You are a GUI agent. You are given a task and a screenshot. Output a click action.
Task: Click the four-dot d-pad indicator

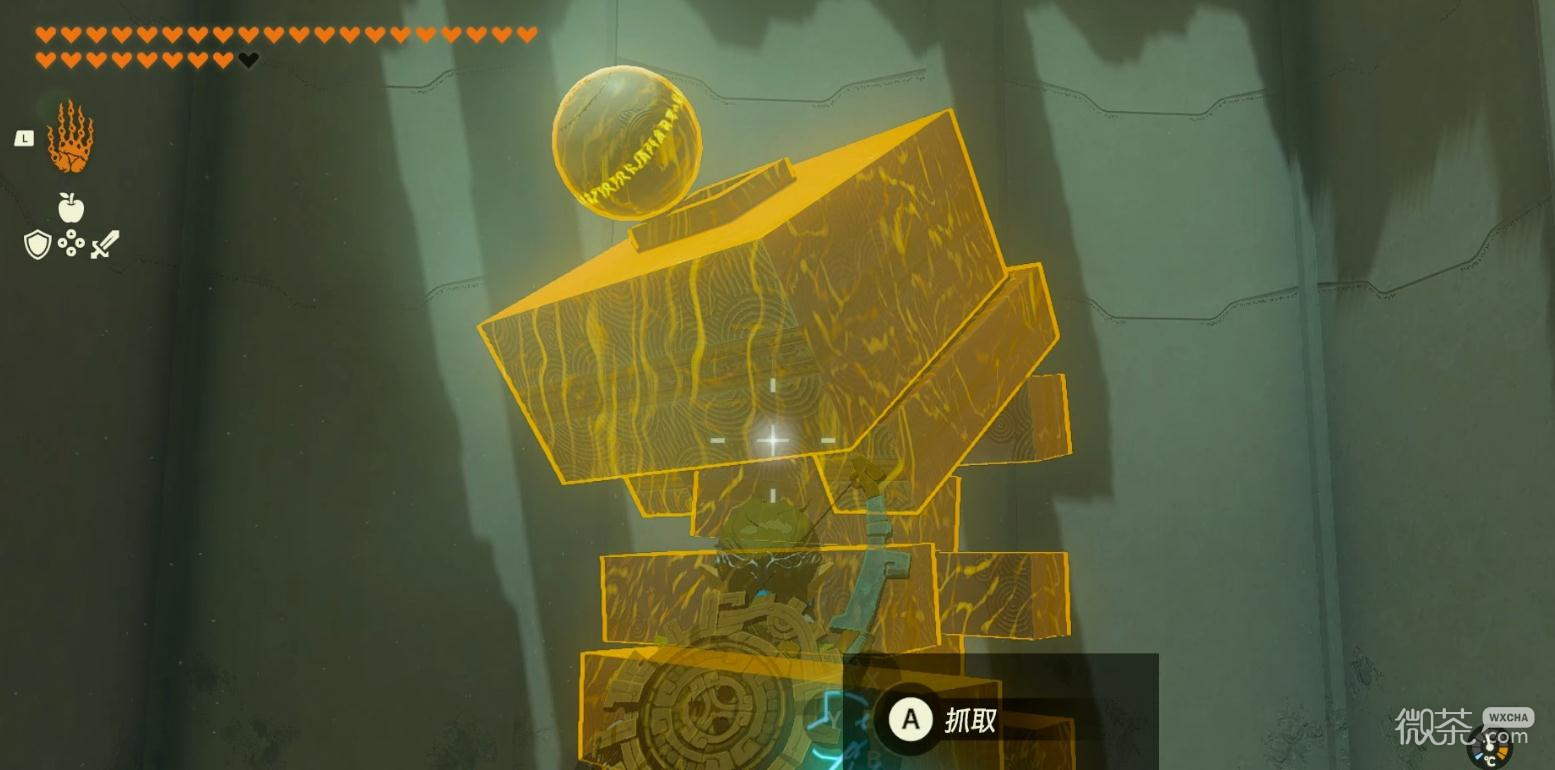[71, 243]
